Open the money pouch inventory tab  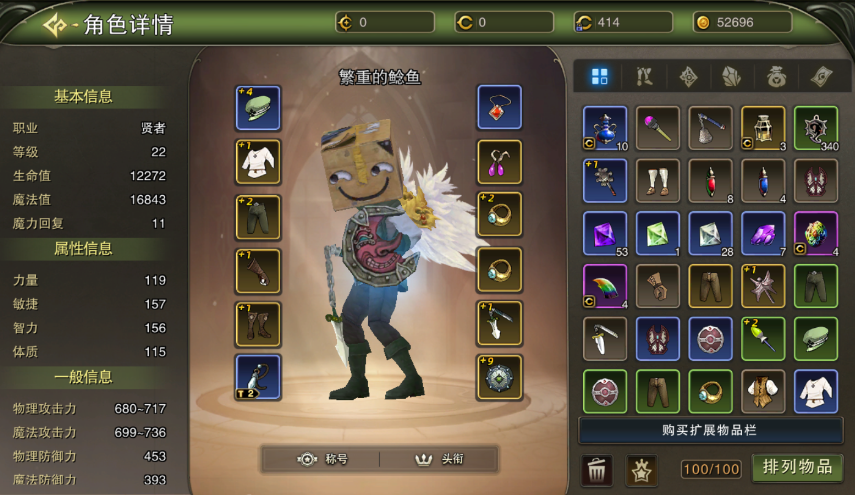coord(776,77)
